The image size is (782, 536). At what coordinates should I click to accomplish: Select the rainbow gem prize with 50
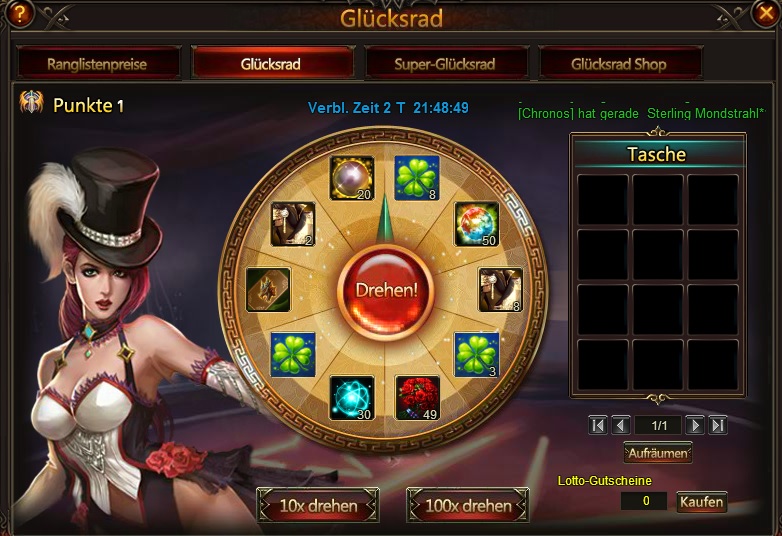tap(476, 224)
